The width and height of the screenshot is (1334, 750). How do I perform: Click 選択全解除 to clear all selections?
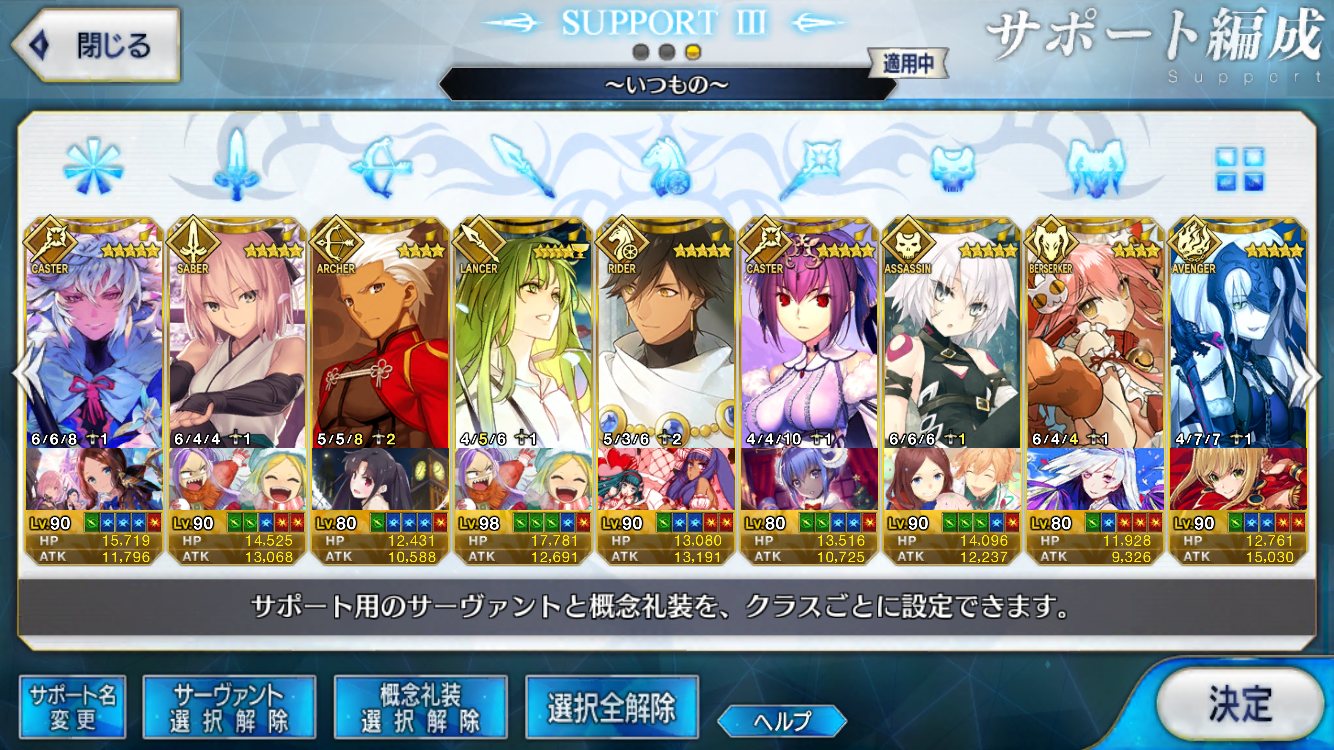coord(611,708)
